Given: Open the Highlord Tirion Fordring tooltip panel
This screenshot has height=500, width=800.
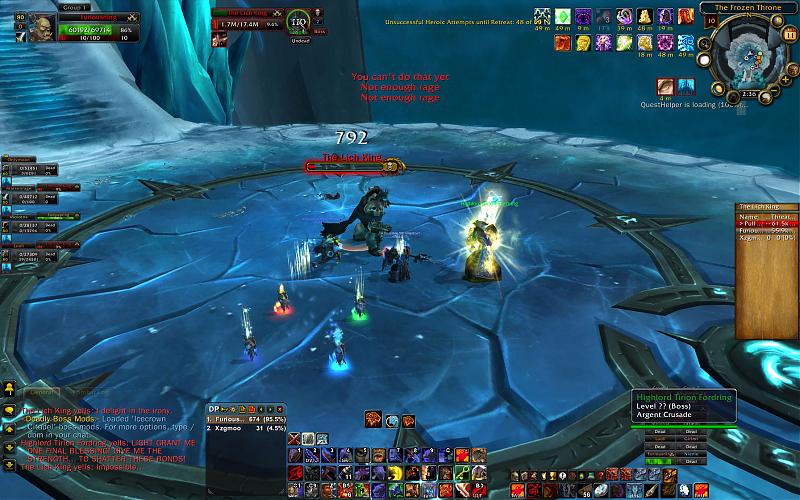Looking at the screenshot, I should click(x=684, y=402).
